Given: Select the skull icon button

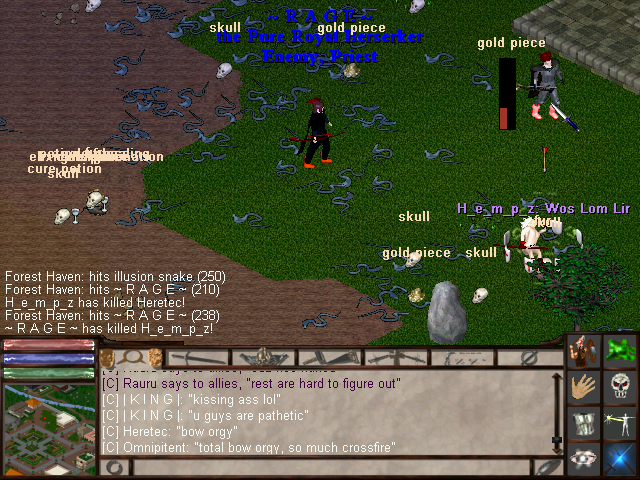Looking at the screenshot, I should pos(621,387).
